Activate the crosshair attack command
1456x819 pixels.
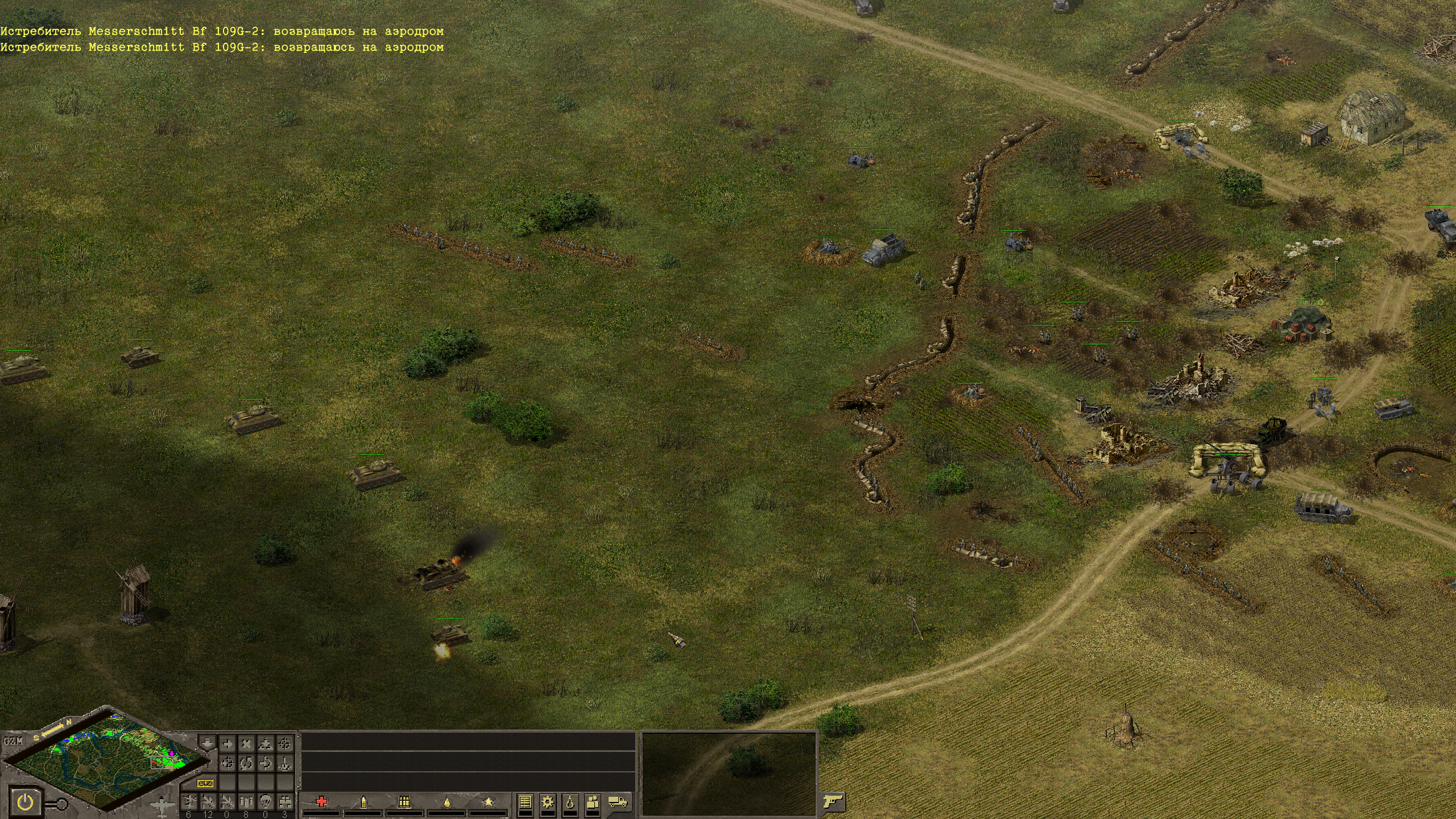[x=284, y=743]
